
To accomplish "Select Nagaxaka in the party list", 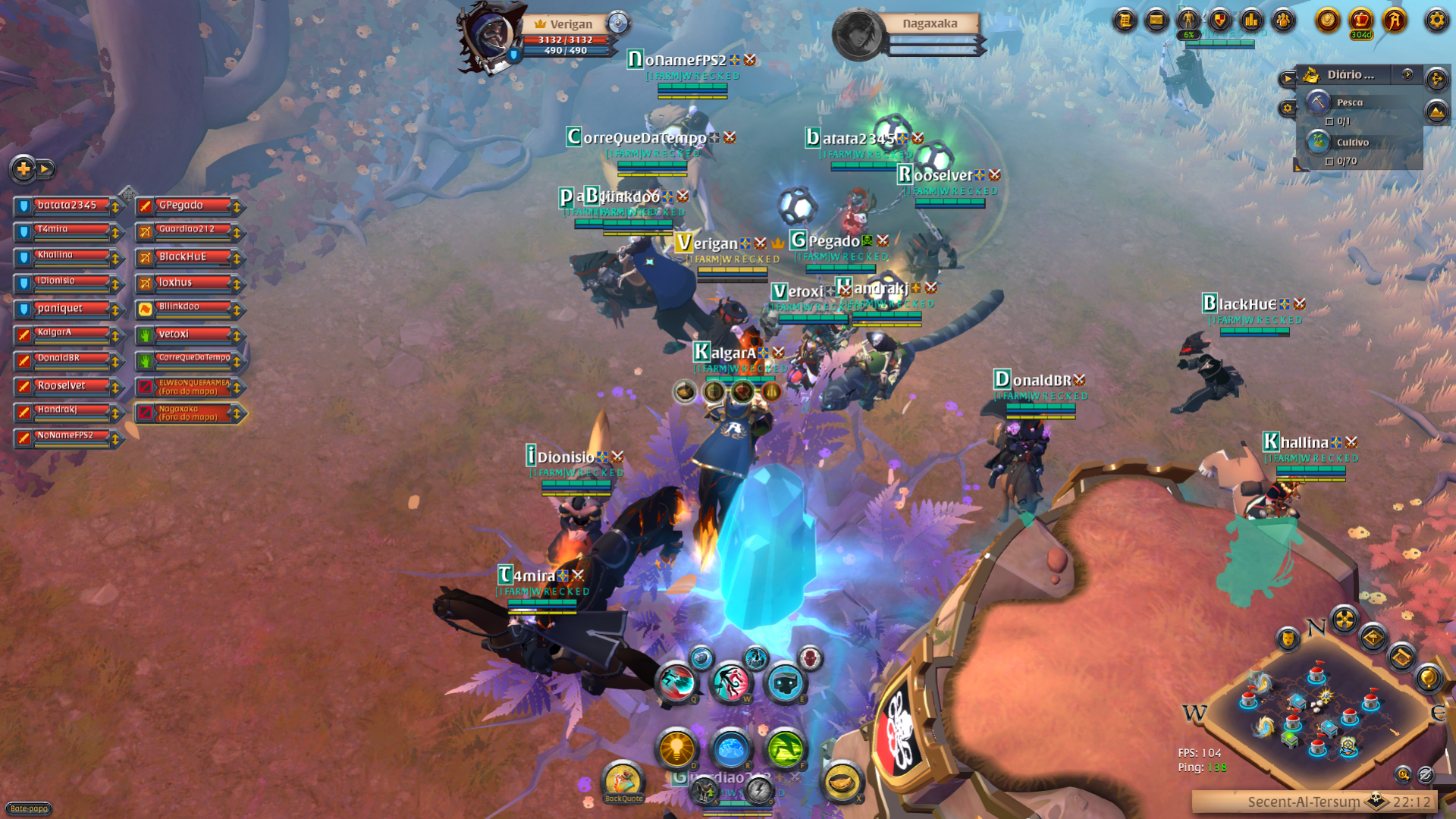I will click(190, 413).
